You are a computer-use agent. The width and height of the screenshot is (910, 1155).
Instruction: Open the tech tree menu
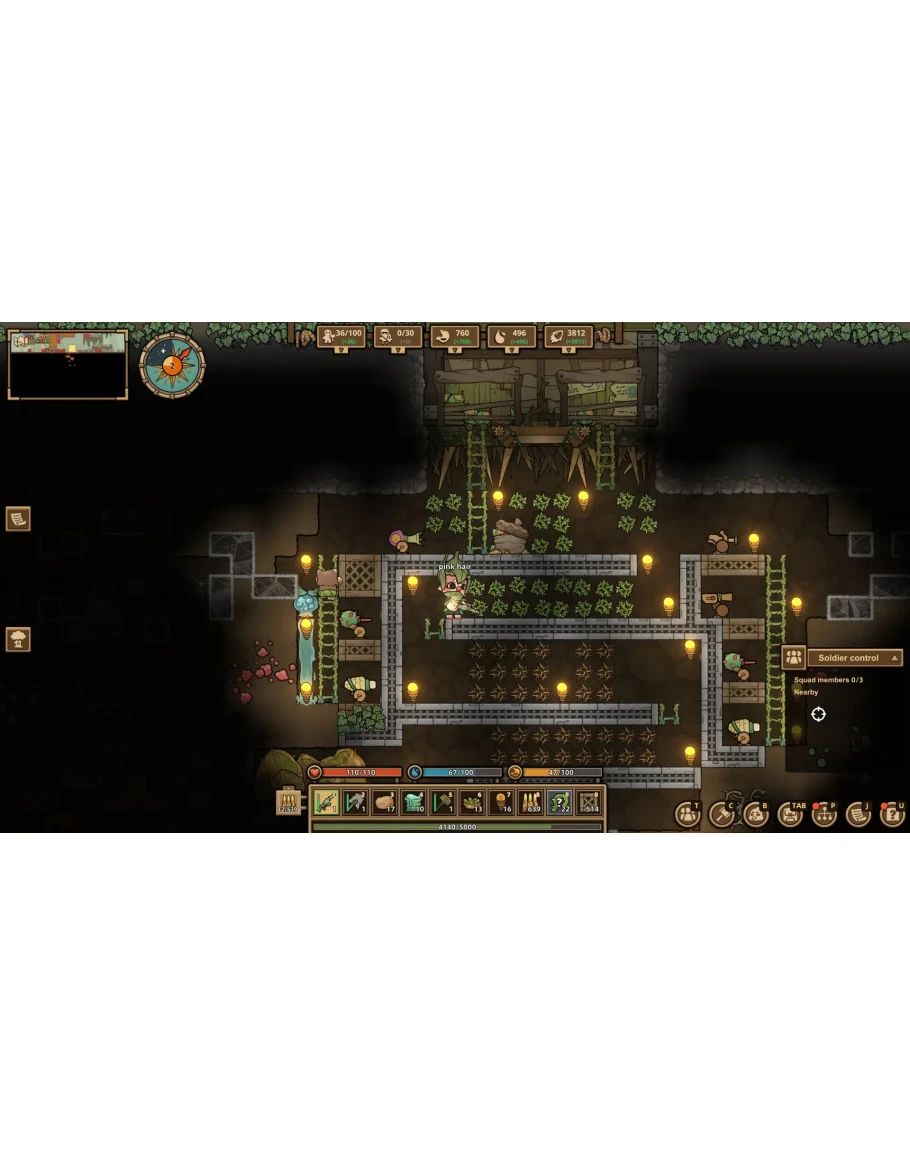pos(824,814)
